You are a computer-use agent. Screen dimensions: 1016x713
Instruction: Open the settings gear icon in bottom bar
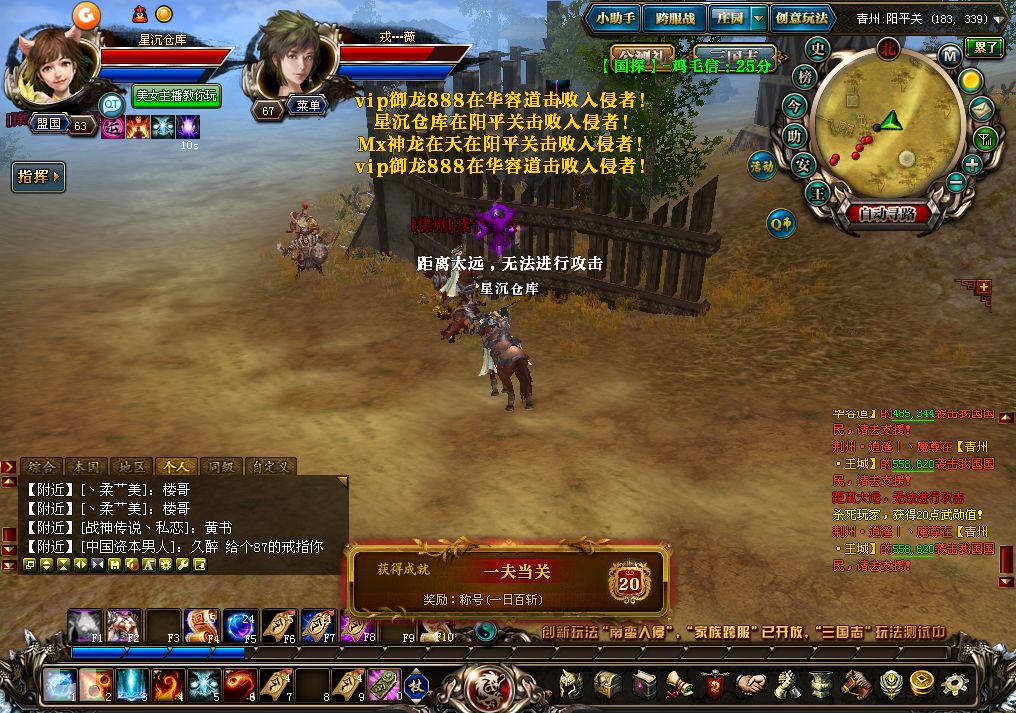956,684
